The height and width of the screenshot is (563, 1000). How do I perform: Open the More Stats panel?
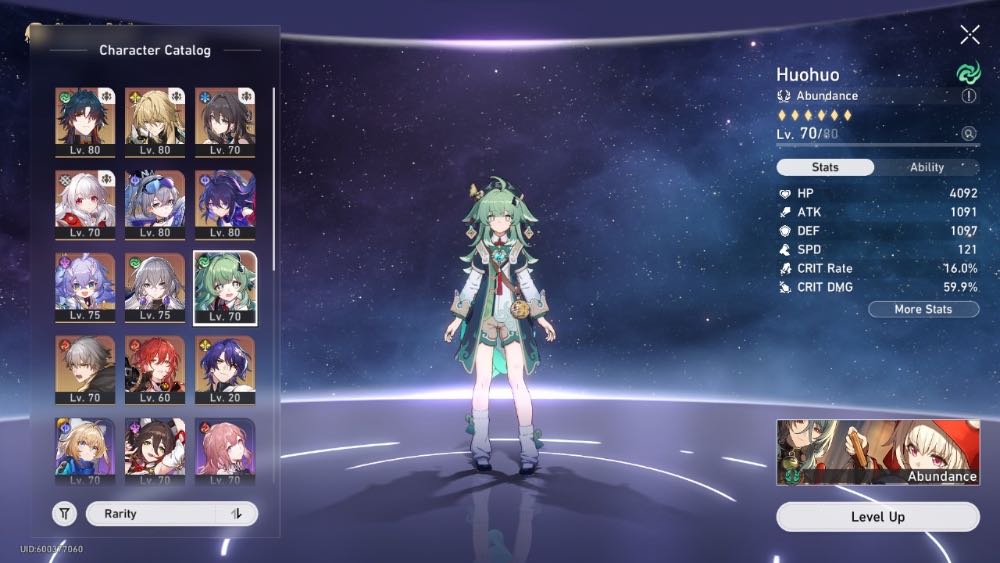point(923,309)
